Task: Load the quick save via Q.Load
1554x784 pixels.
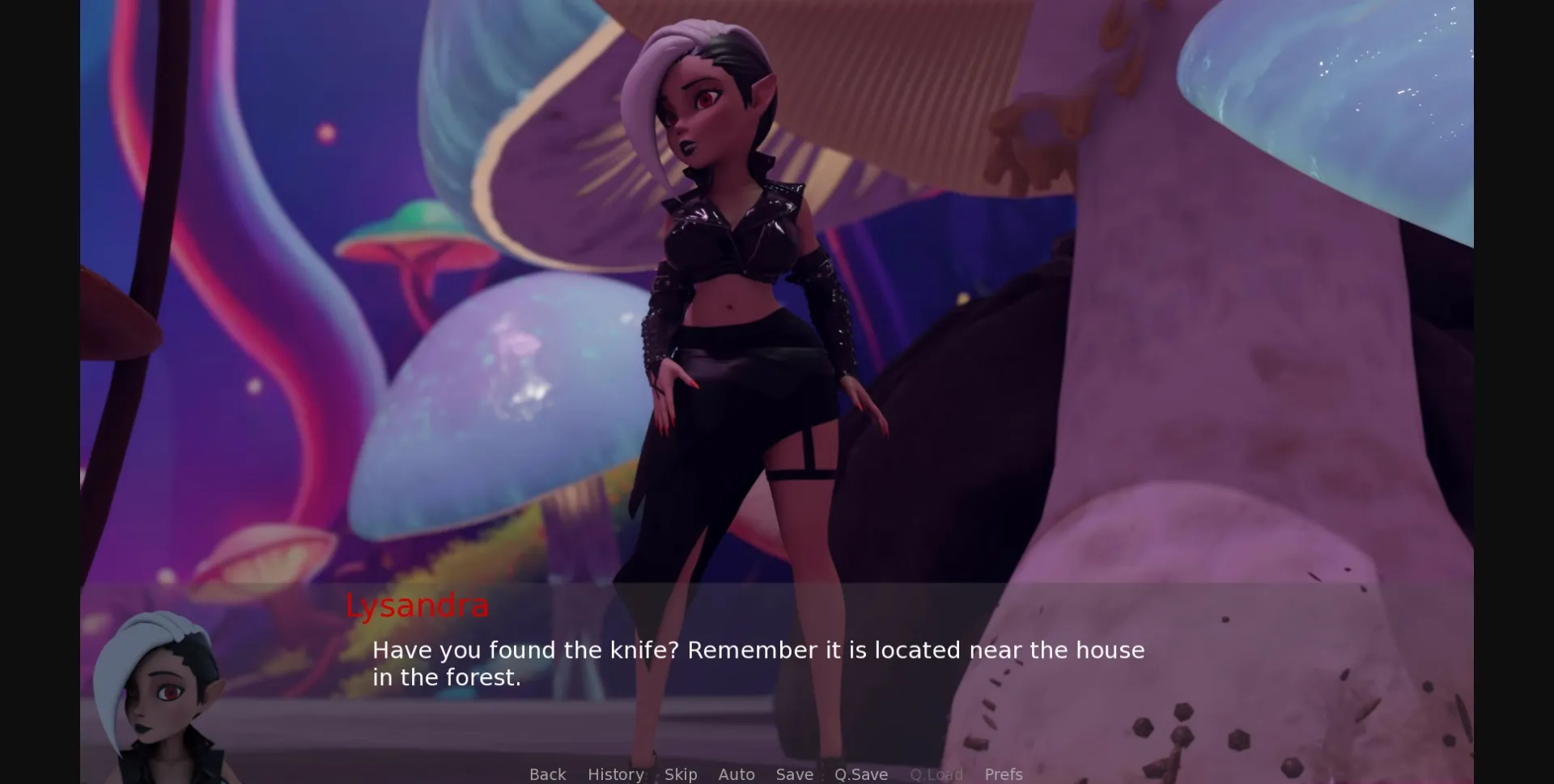Action: point(936,774)
